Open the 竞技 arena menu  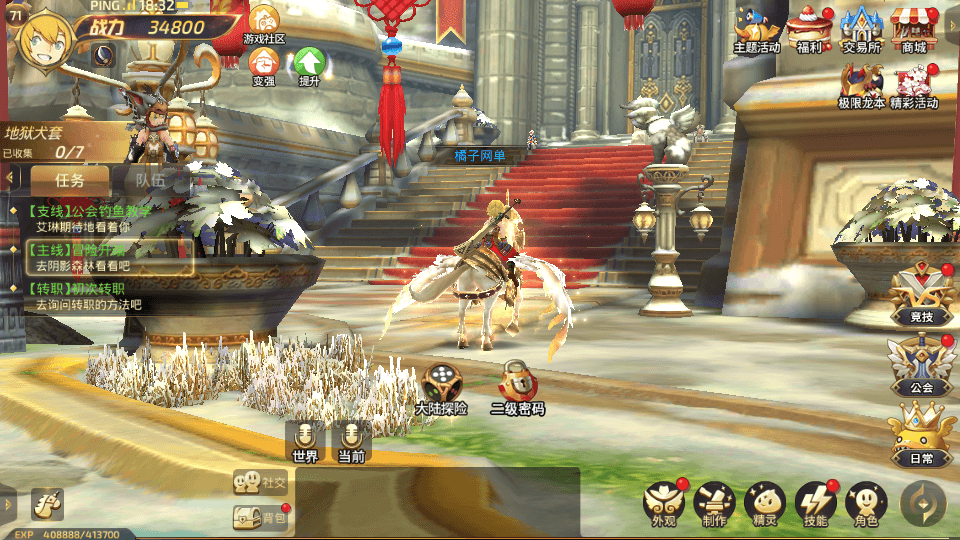point(922,294)
